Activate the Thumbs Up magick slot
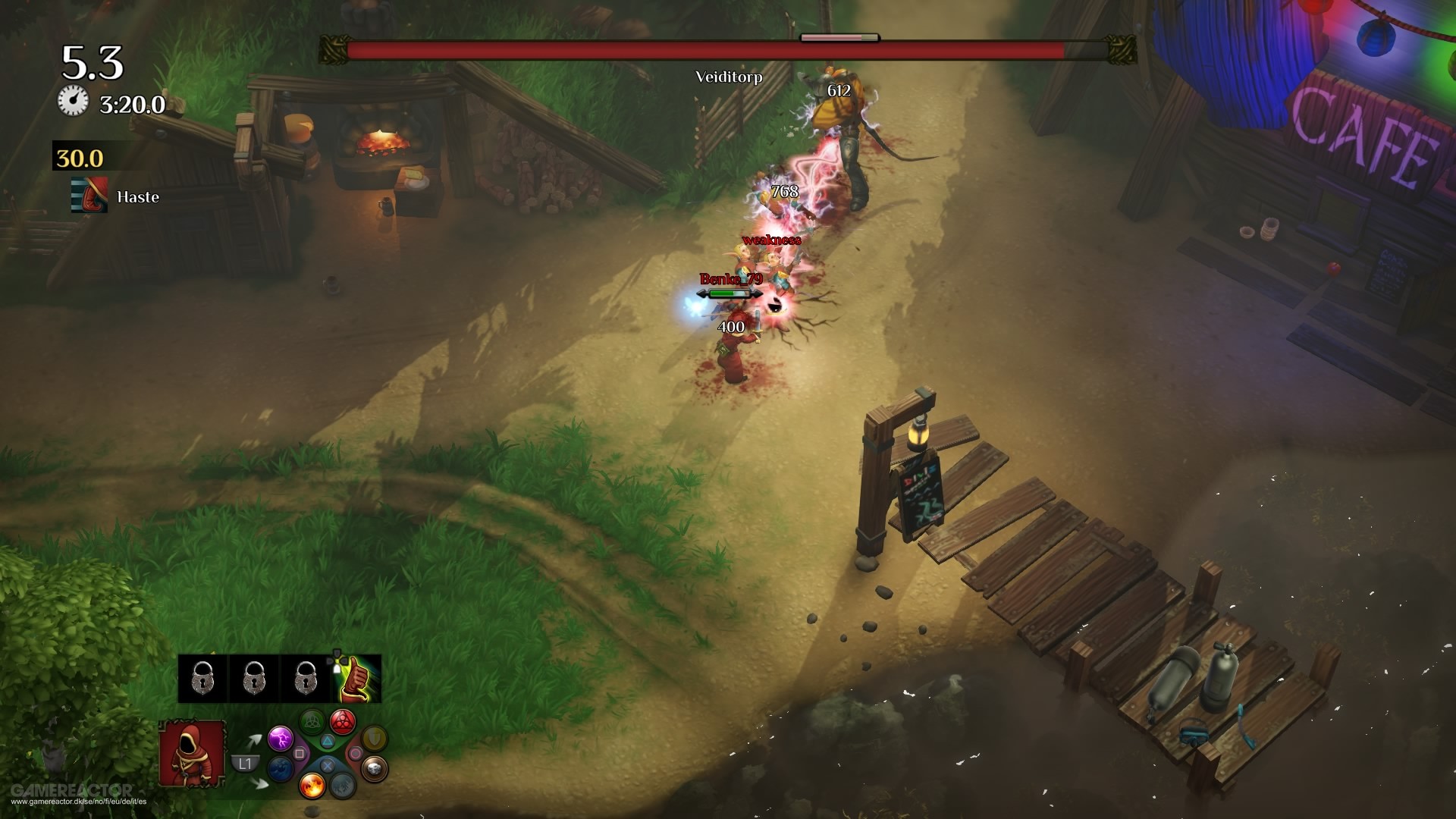 356,677
